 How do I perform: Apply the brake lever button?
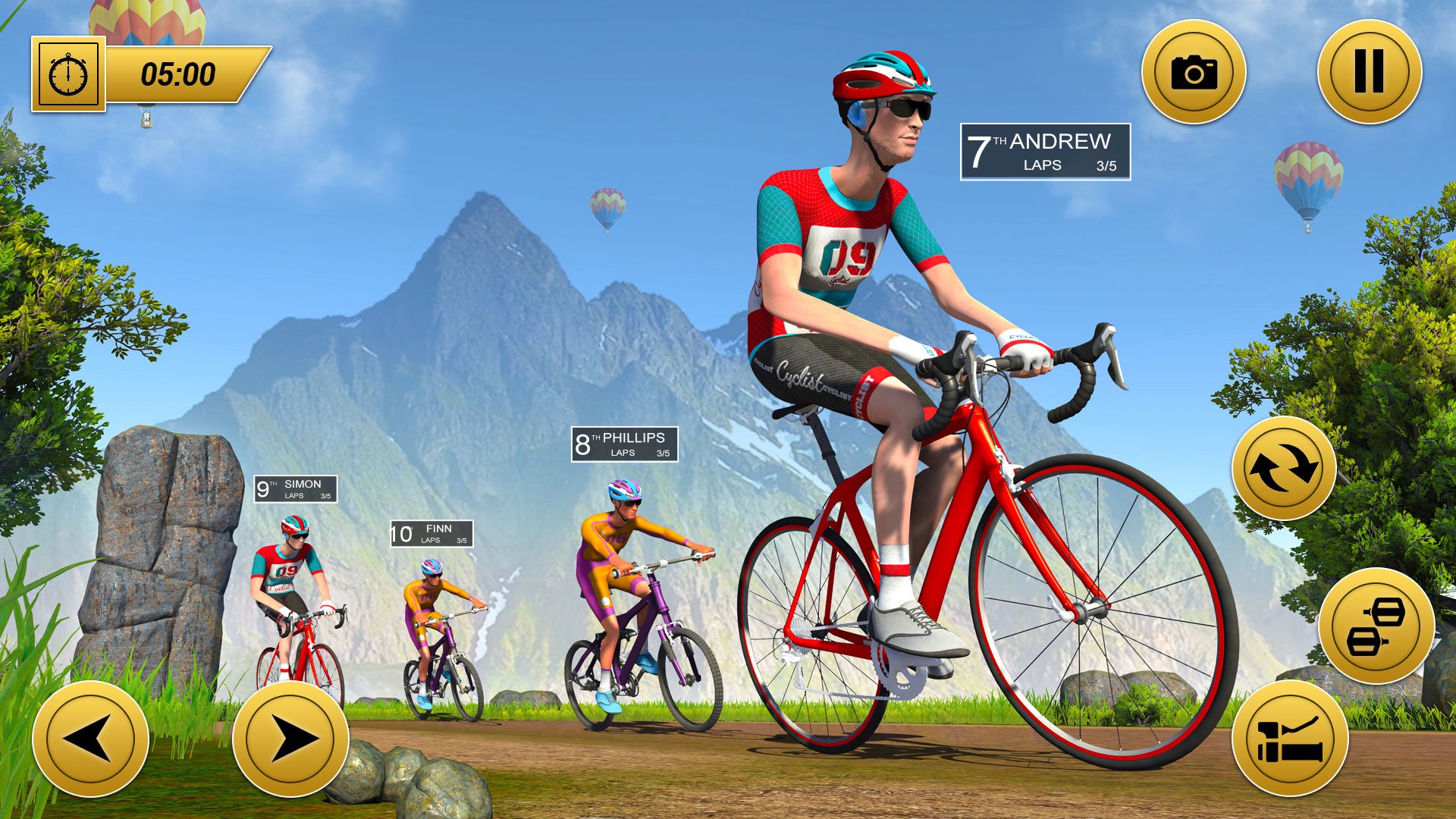1289,739
